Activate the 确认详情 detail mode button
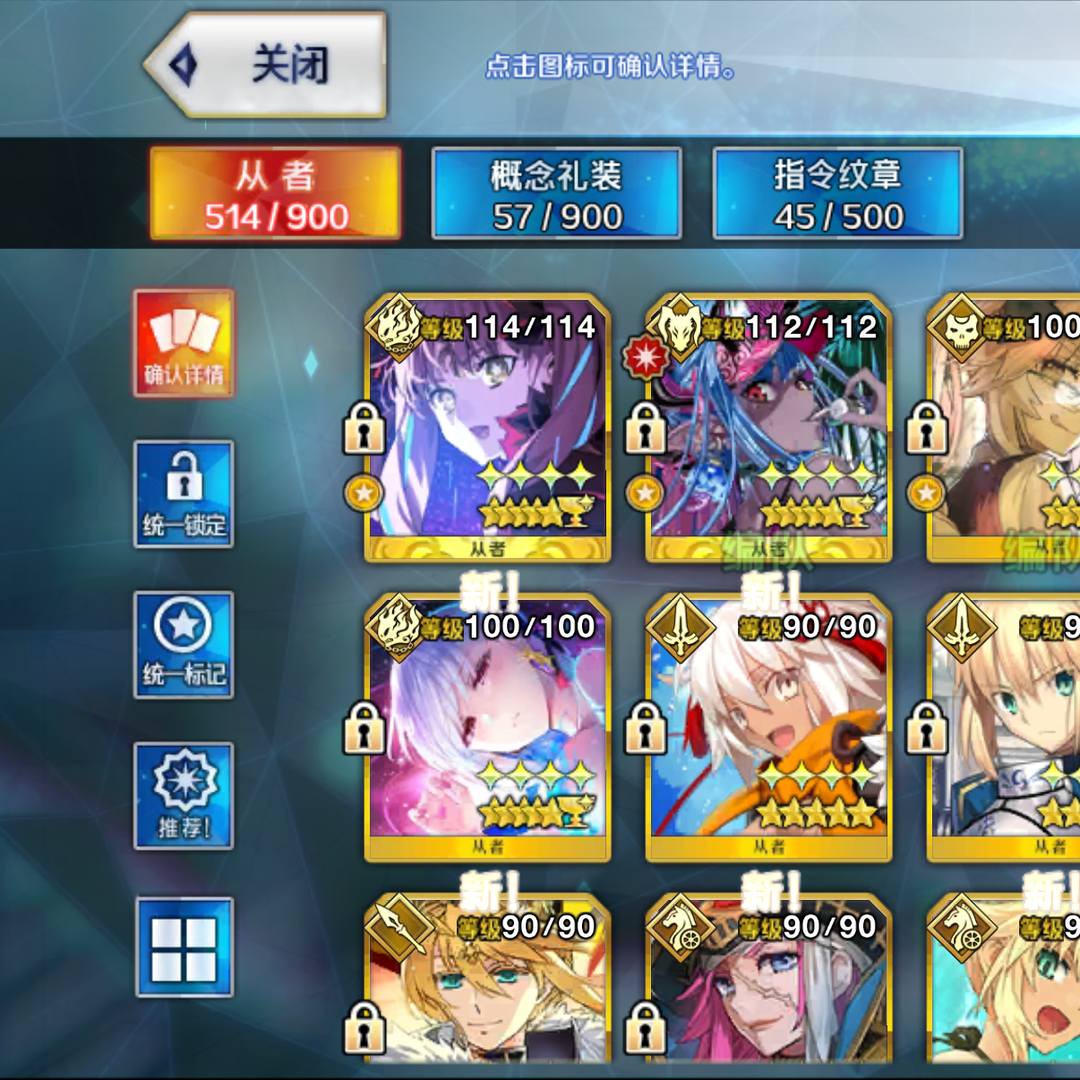 coord(184,343)
